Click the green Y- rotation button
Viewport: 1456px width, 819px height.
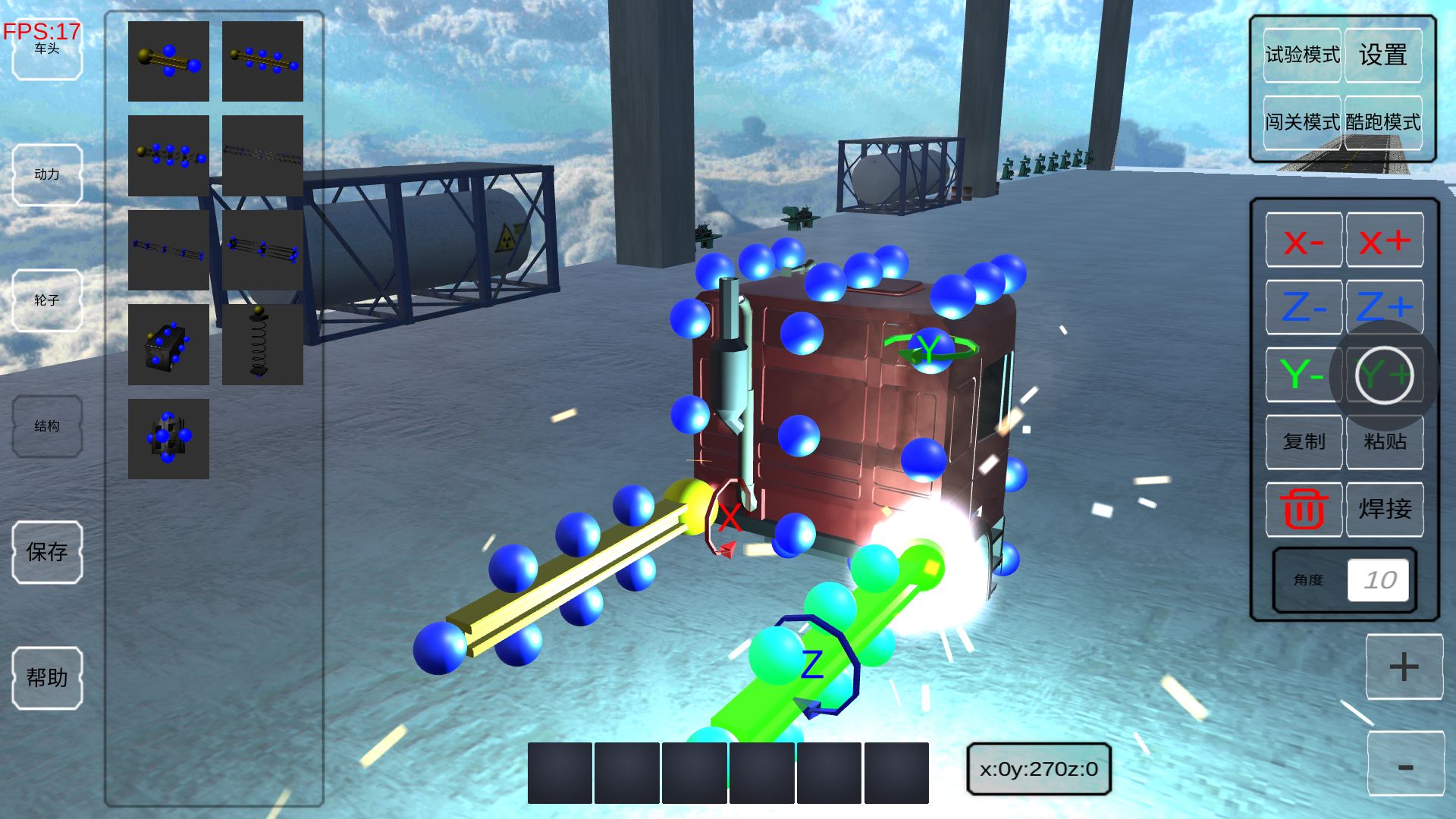tap(1302, 374)
